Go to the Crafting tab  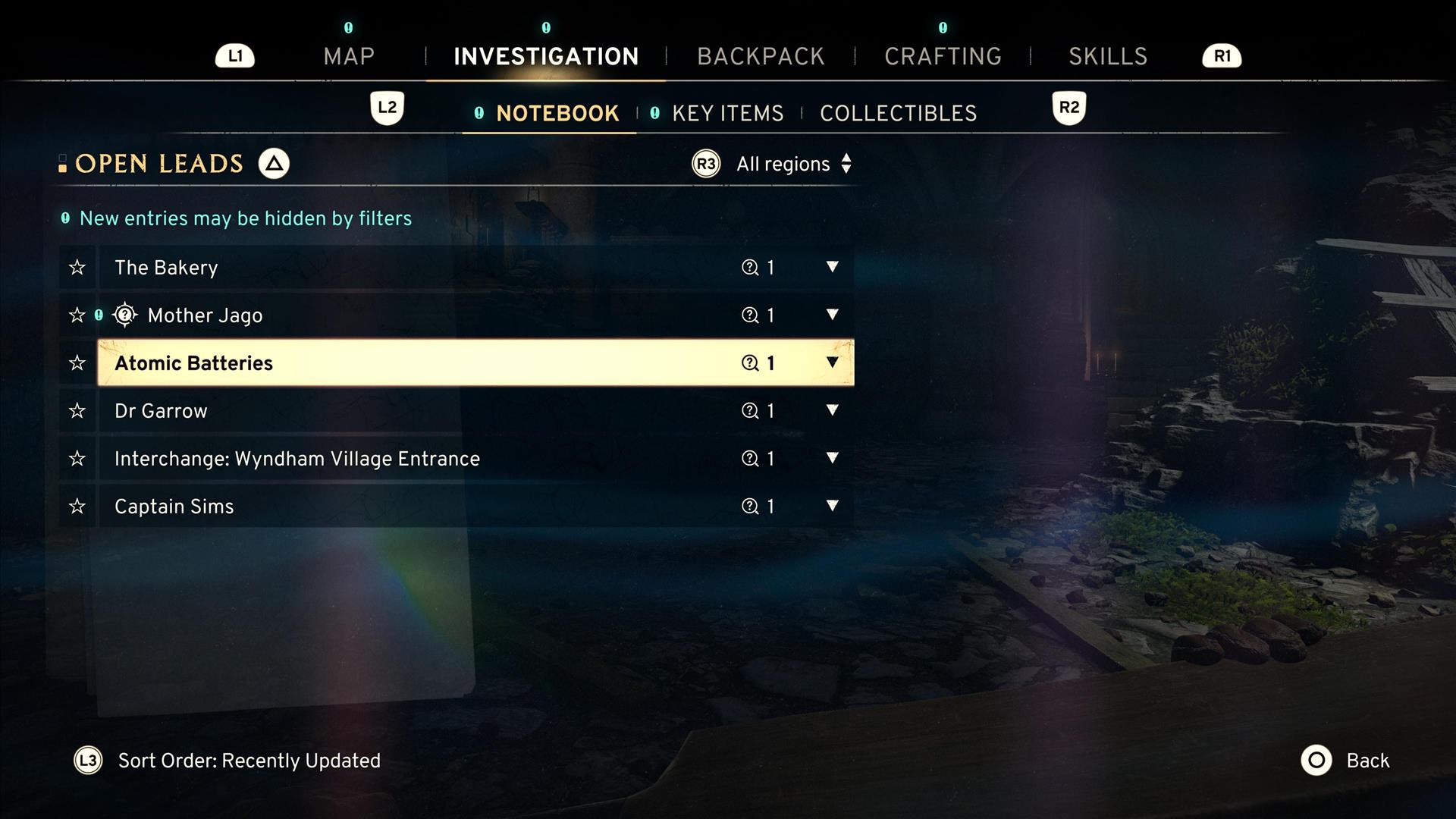[x=943, y=56]
